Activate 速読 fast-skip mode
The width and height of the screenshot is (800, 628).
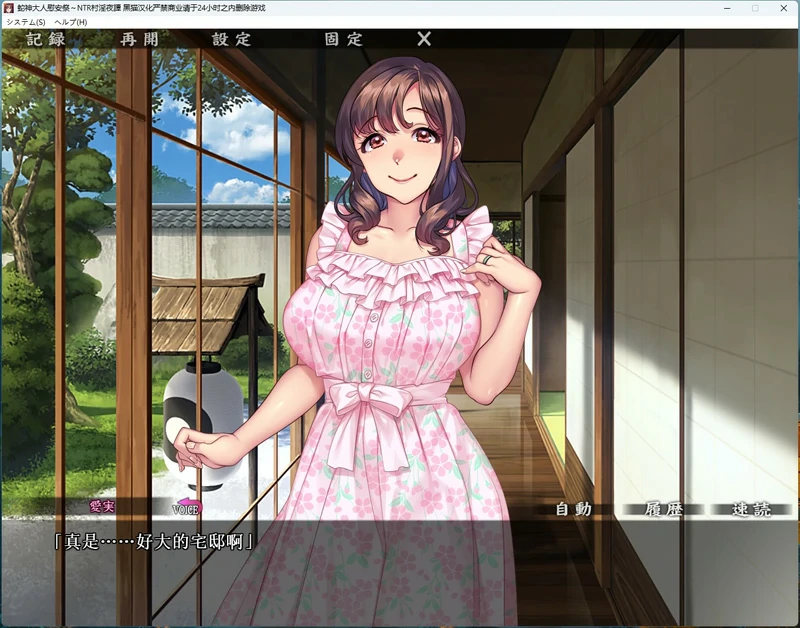[751, 509]
